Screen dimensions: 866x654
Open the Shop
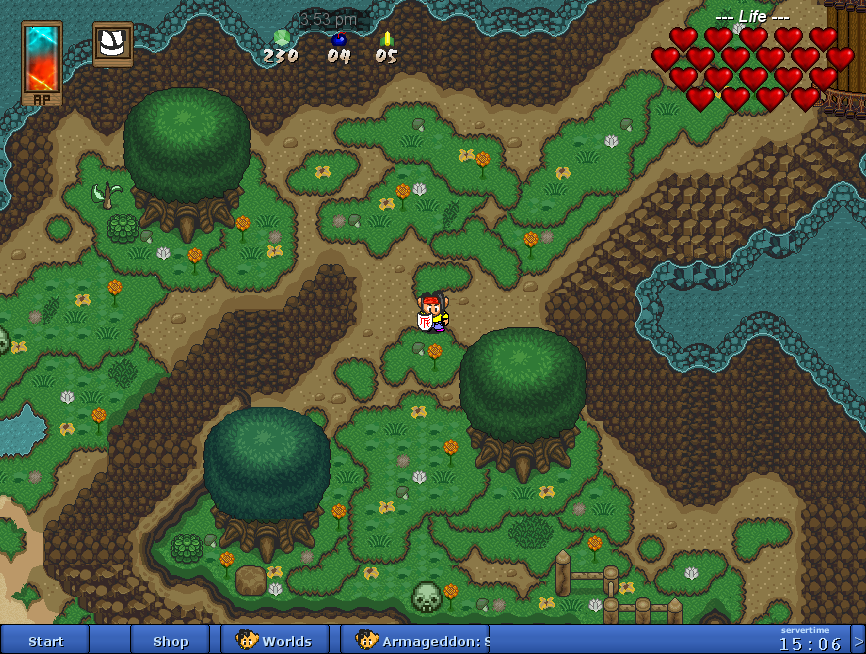click(170, 641)
